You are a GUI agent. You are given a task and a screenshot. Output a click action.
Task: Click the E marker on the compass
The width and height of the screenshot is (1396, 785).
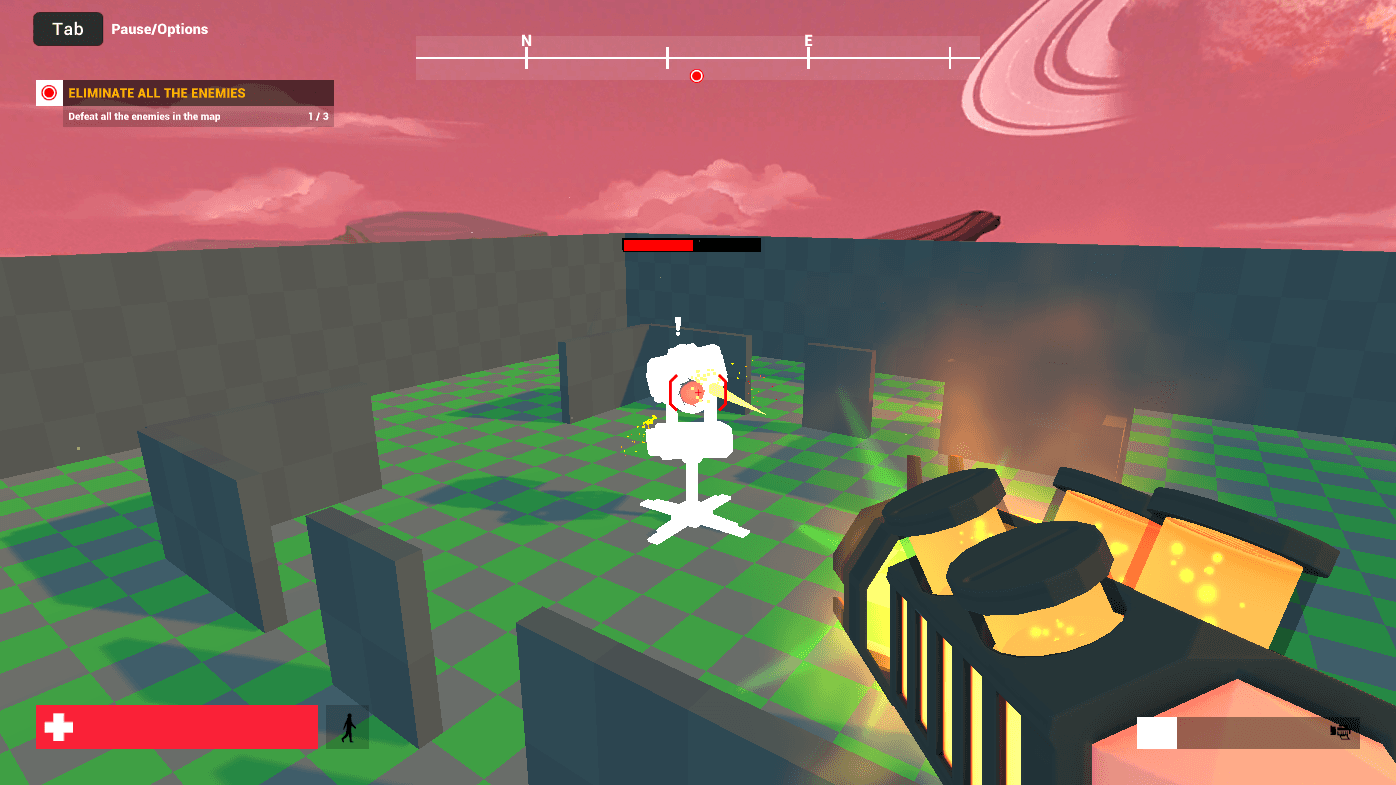[808, 41]
